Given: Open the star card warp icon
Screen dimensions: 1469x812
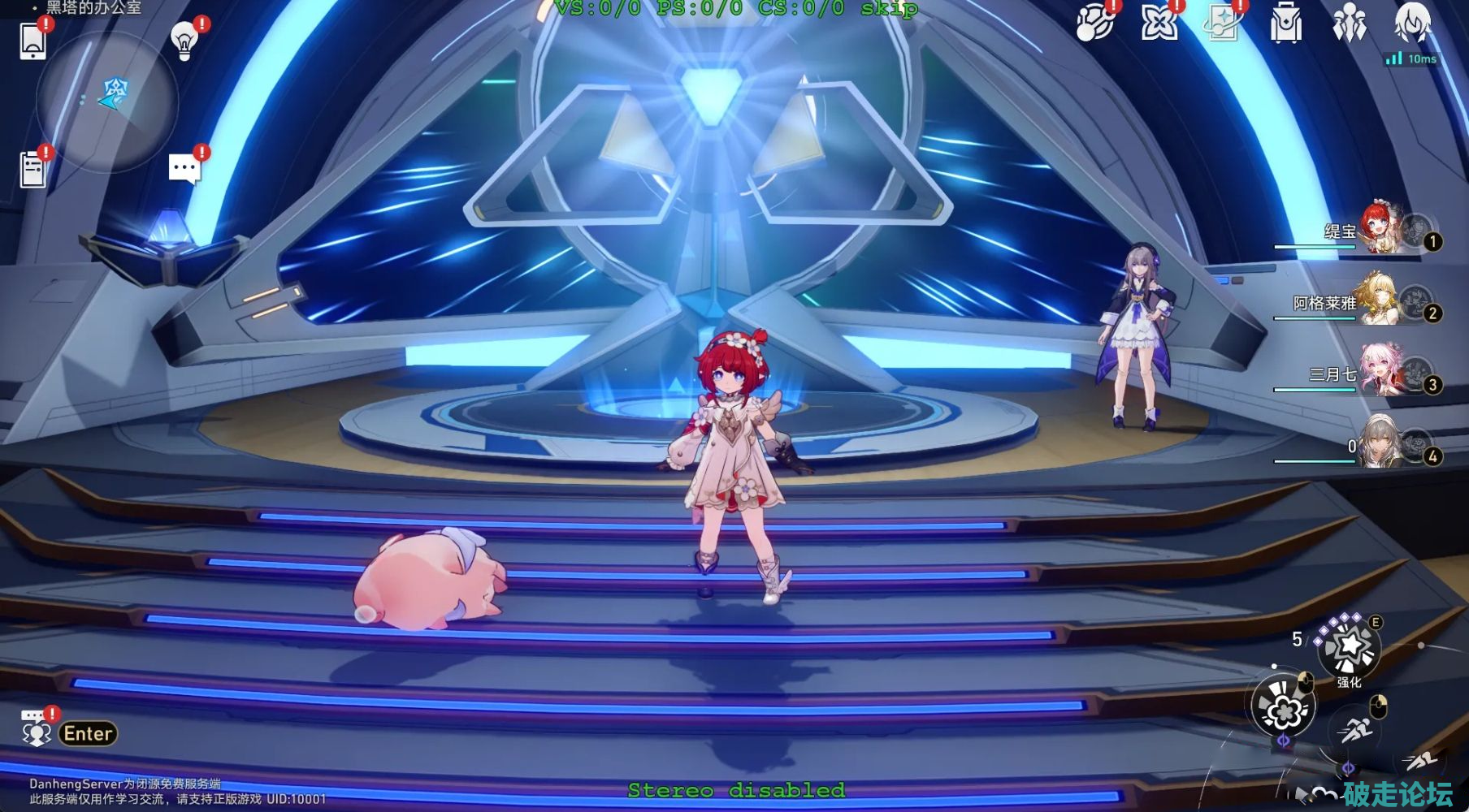Looking at the screenshot, I should (1222, 23).
